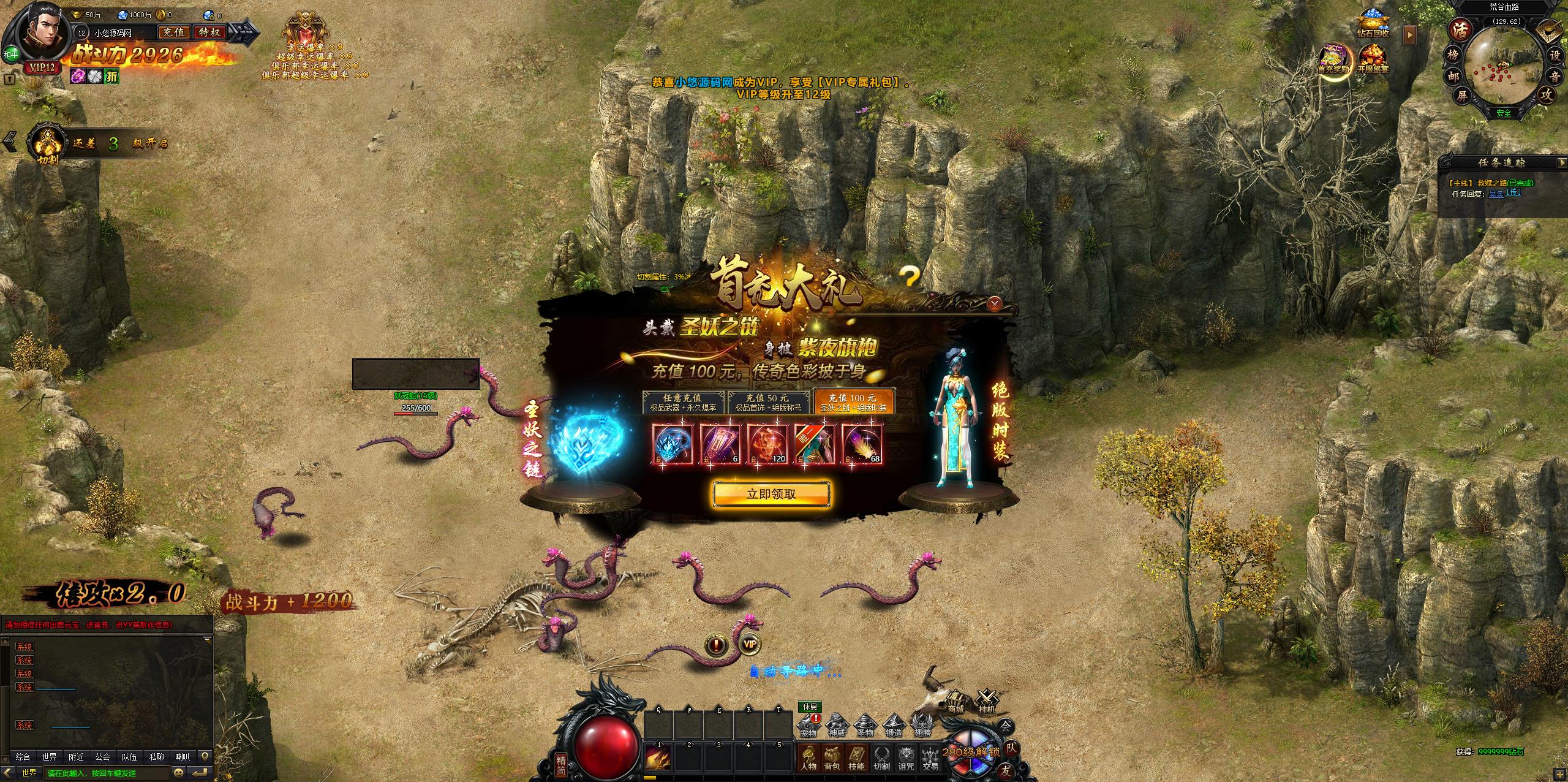The image size is (1568, 782).
Task: Close the 首充大礼 popup
Action: tap(994, 303)
